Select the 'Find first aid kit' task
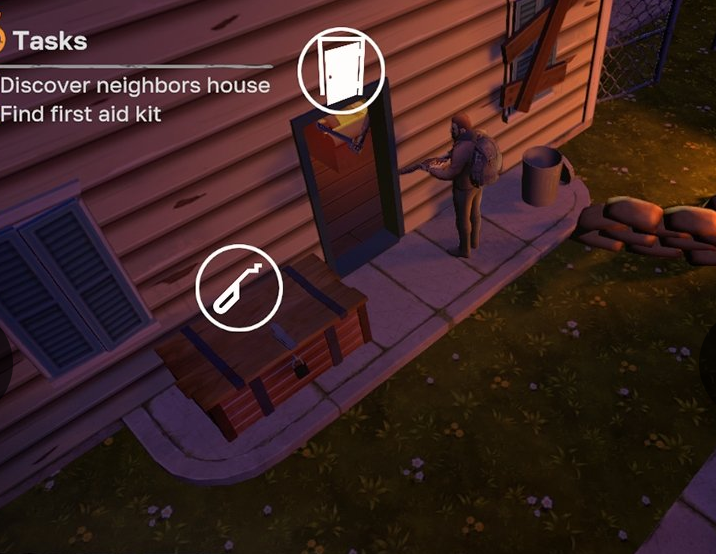The image size is (716, 554). (81, 114)
